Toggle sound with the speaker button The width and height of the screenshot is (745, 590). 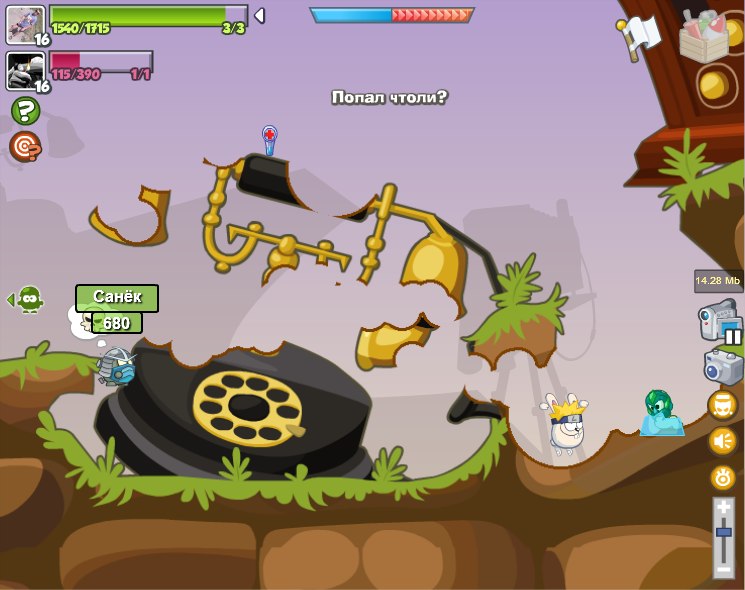(x=722, y=441)
